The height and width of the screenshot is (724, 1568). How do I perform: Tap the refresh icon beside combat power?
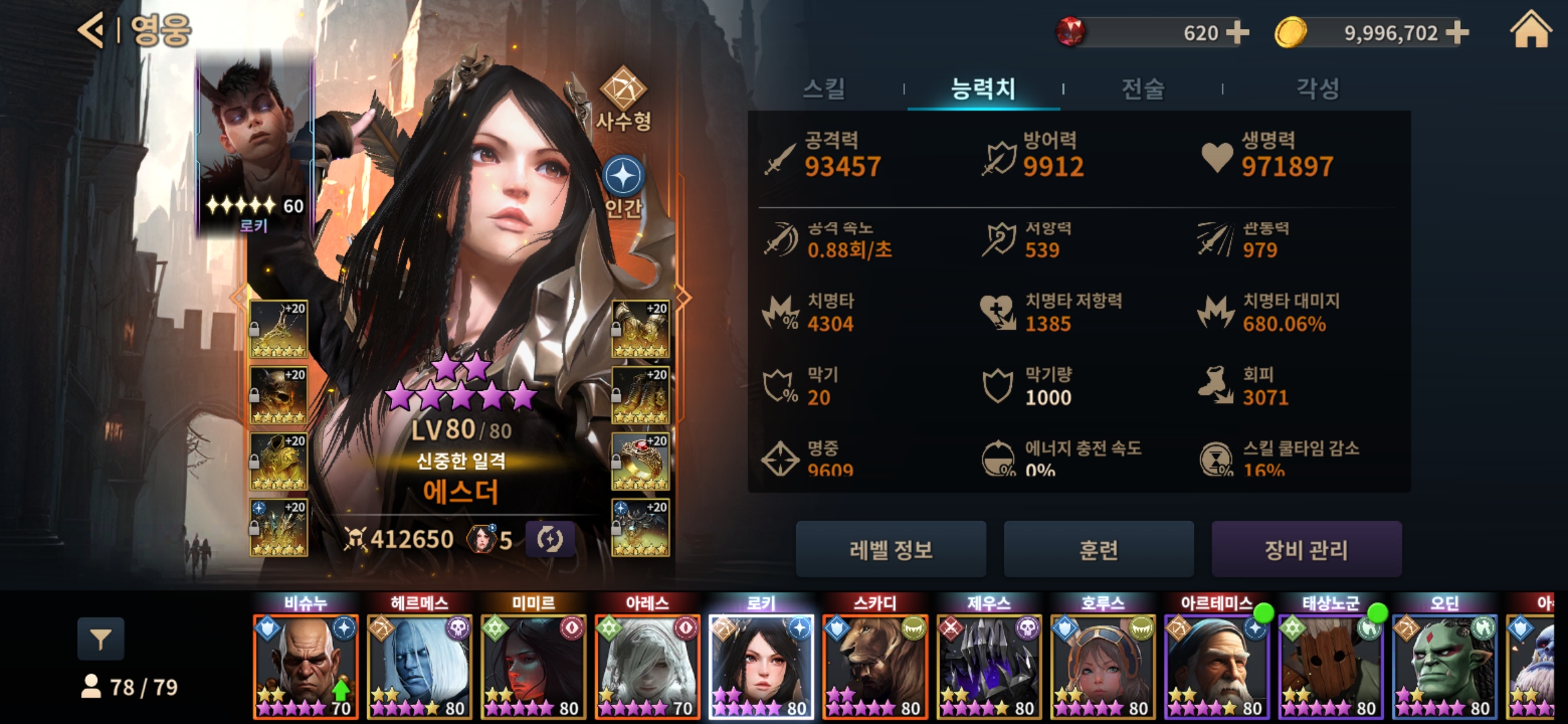click(549, 540)
